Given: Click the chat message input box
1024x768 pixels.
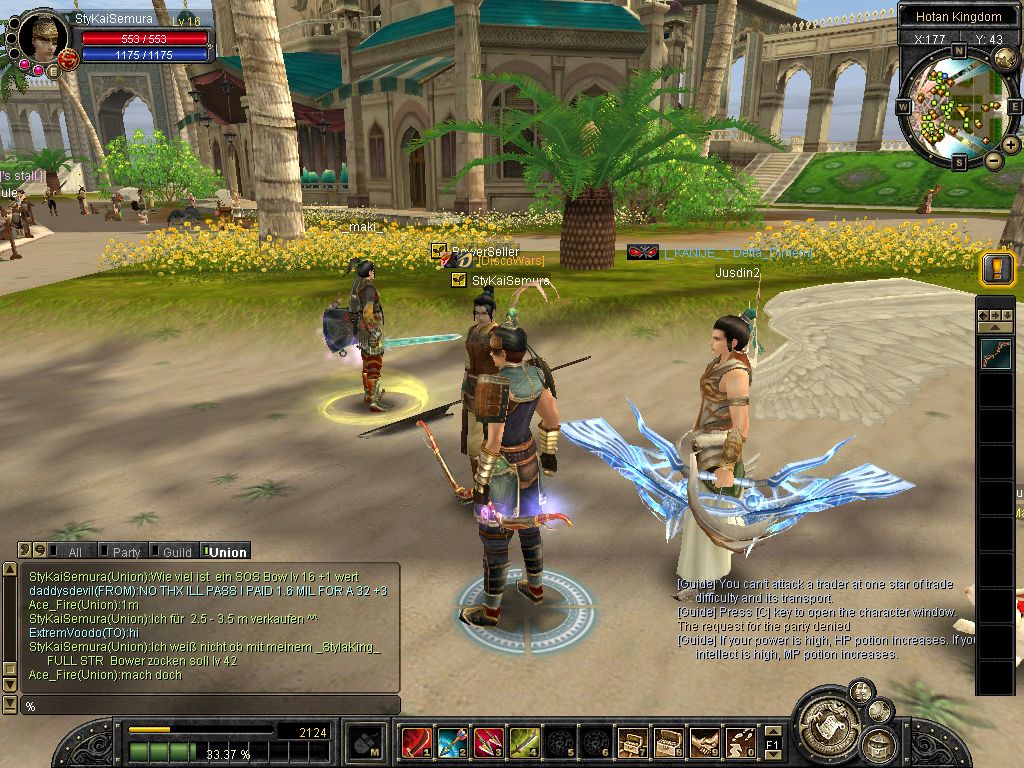Looking at the screenshot, I should point(210,706).
